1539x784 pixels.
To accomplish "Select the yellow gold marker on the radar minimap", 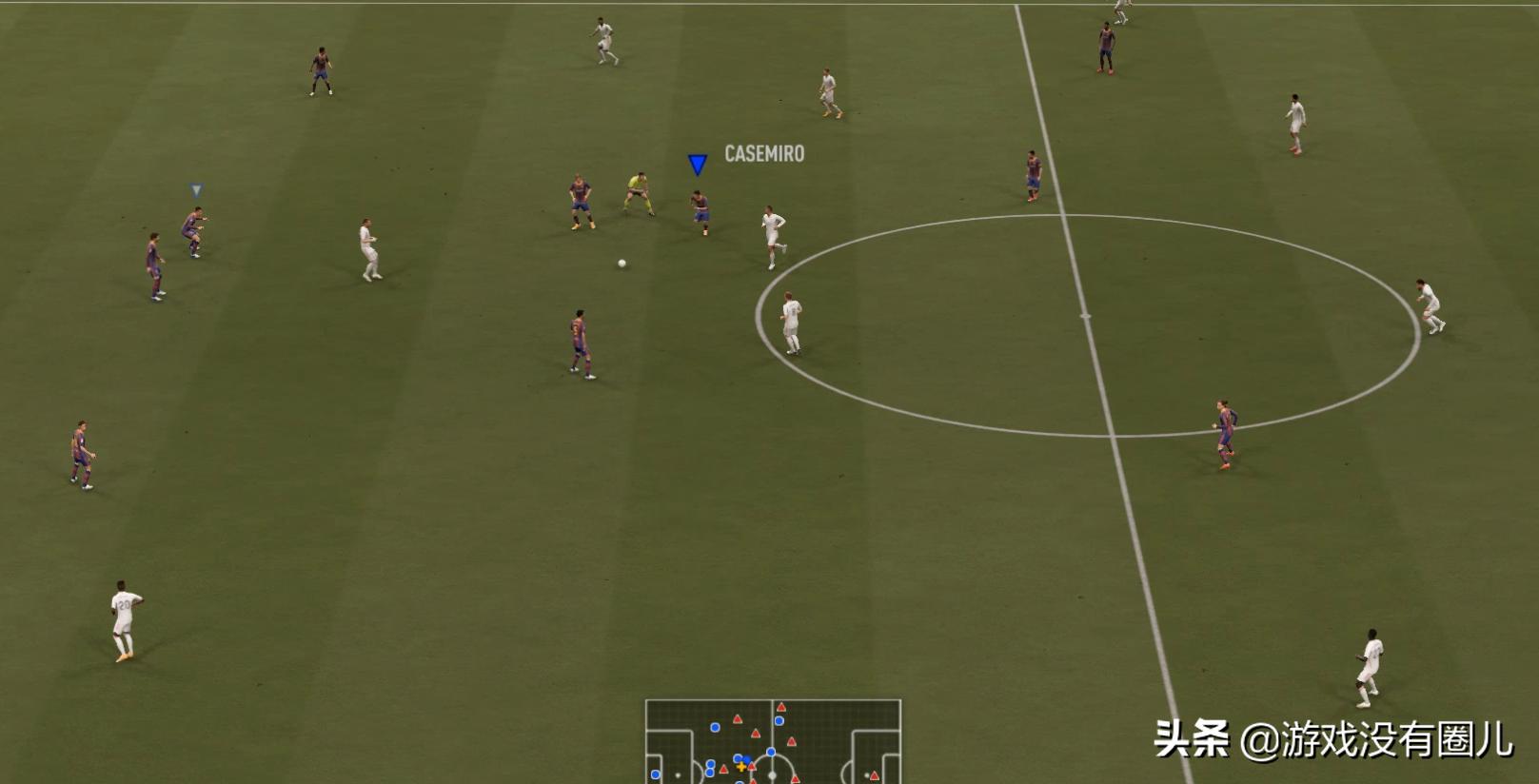I will 741,768.
